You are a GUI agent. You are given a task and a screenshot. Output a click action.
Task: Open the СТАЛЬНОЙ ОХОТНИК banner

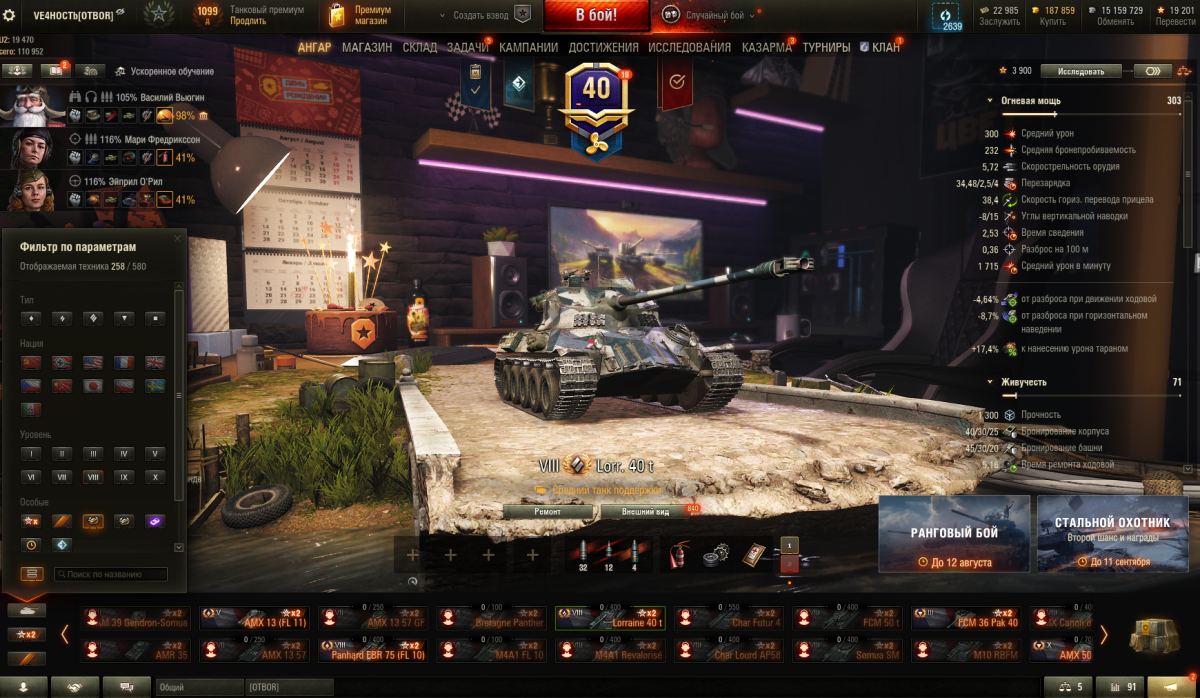[x=1112, y=535]
